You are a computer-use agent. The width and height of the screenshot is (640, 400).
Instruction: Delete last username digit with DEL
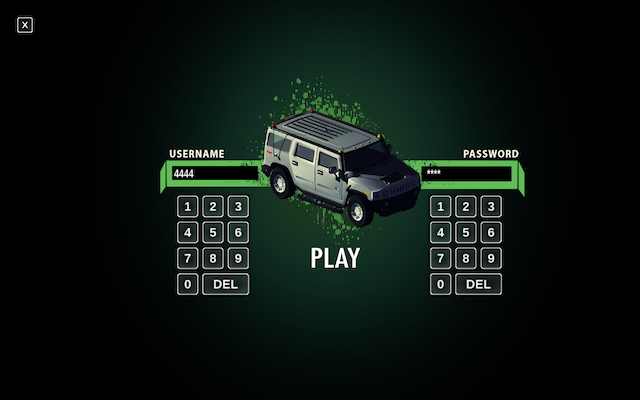coord(225,285)
